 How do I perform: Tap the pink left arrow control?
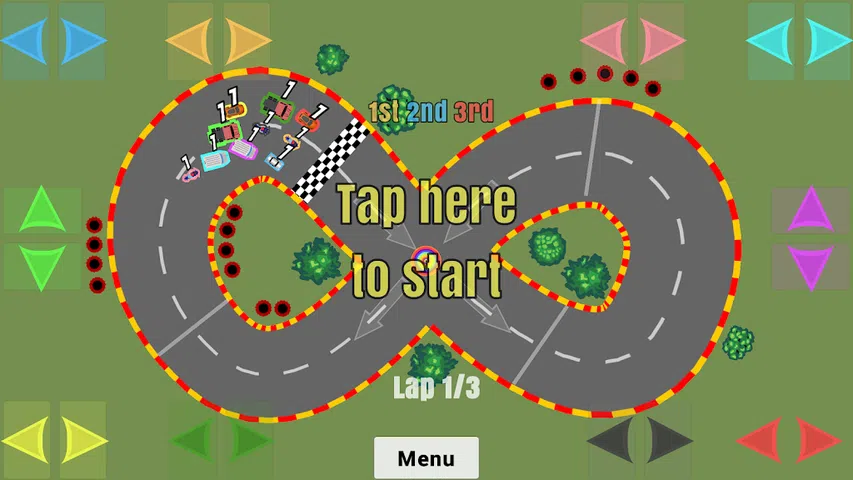605,41
